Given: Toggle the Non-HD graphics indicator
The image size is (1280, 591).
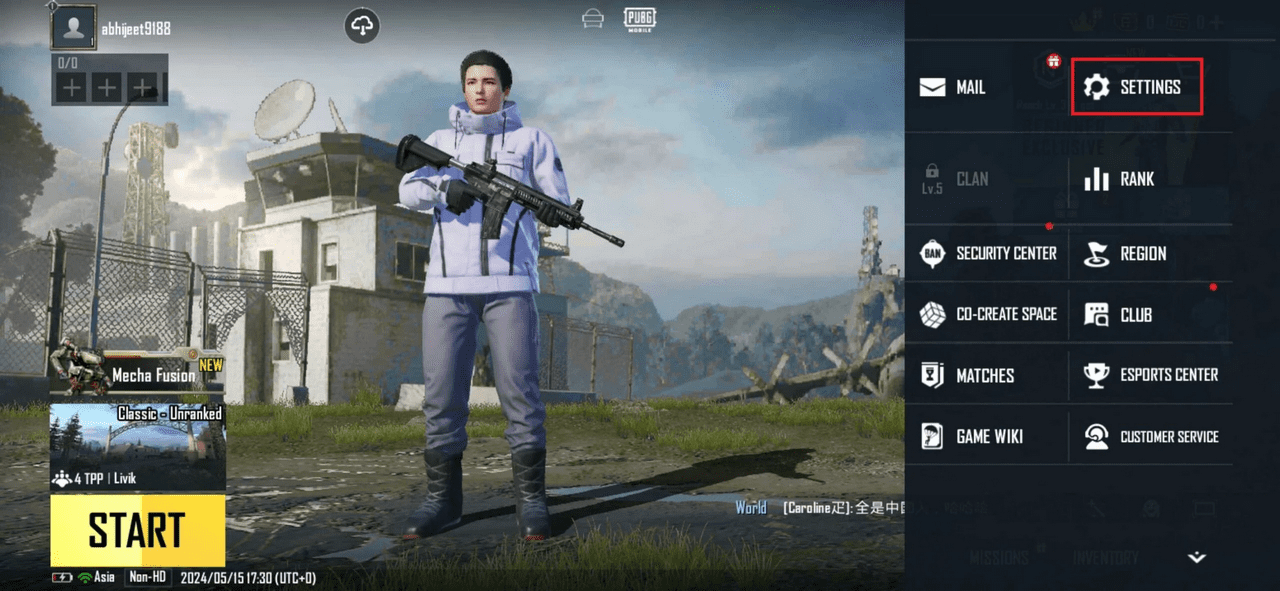Looking at the screenshot, I should [x=146, y=577].
